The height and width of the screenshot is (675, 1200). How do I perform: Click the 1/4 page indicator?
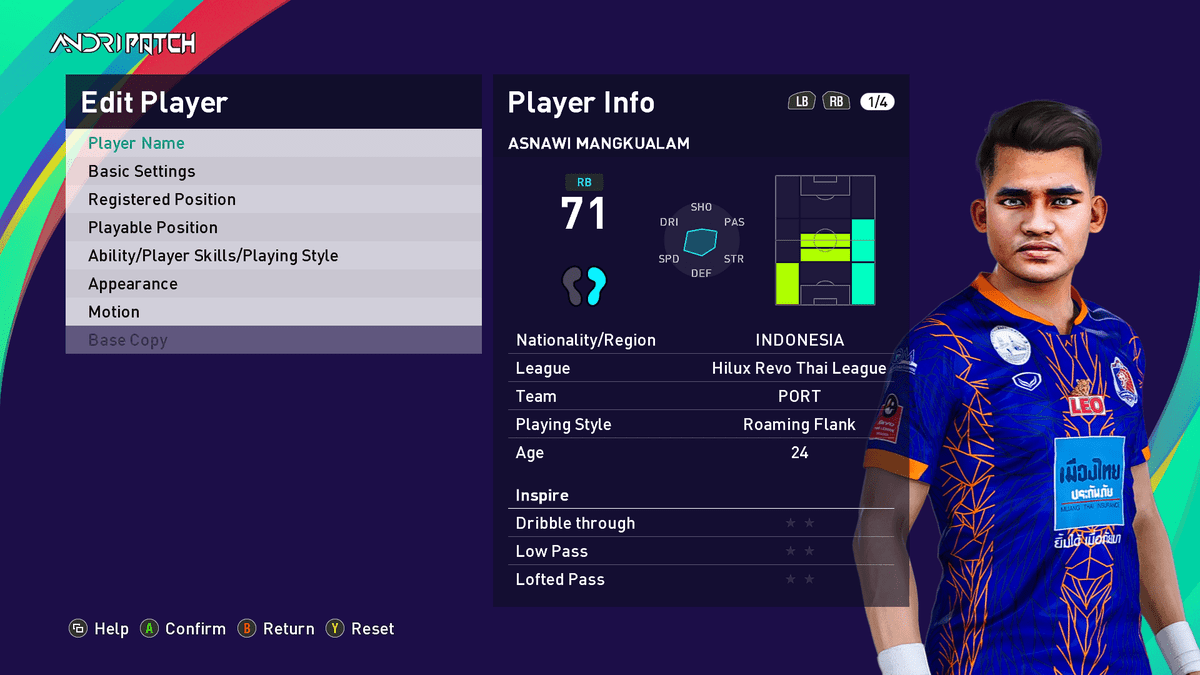point(877,102)
